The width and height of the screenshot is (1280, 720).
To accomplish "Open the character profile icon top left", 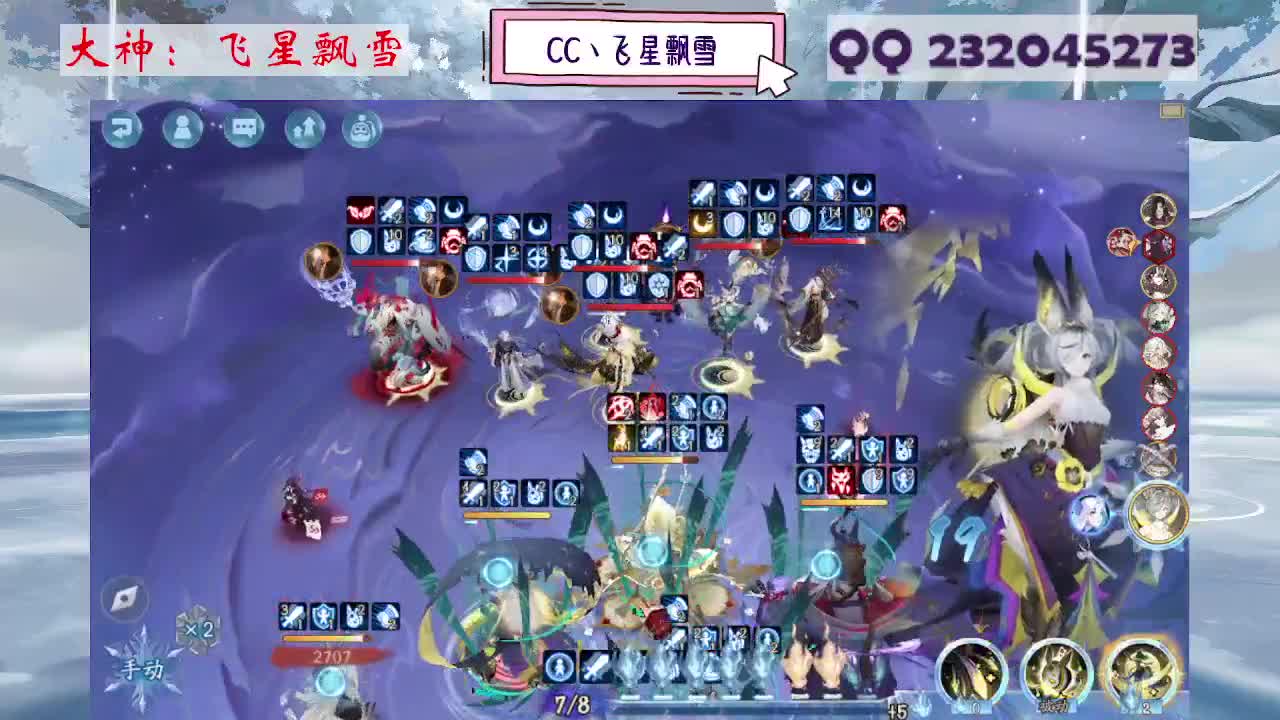I will (183, 129).
